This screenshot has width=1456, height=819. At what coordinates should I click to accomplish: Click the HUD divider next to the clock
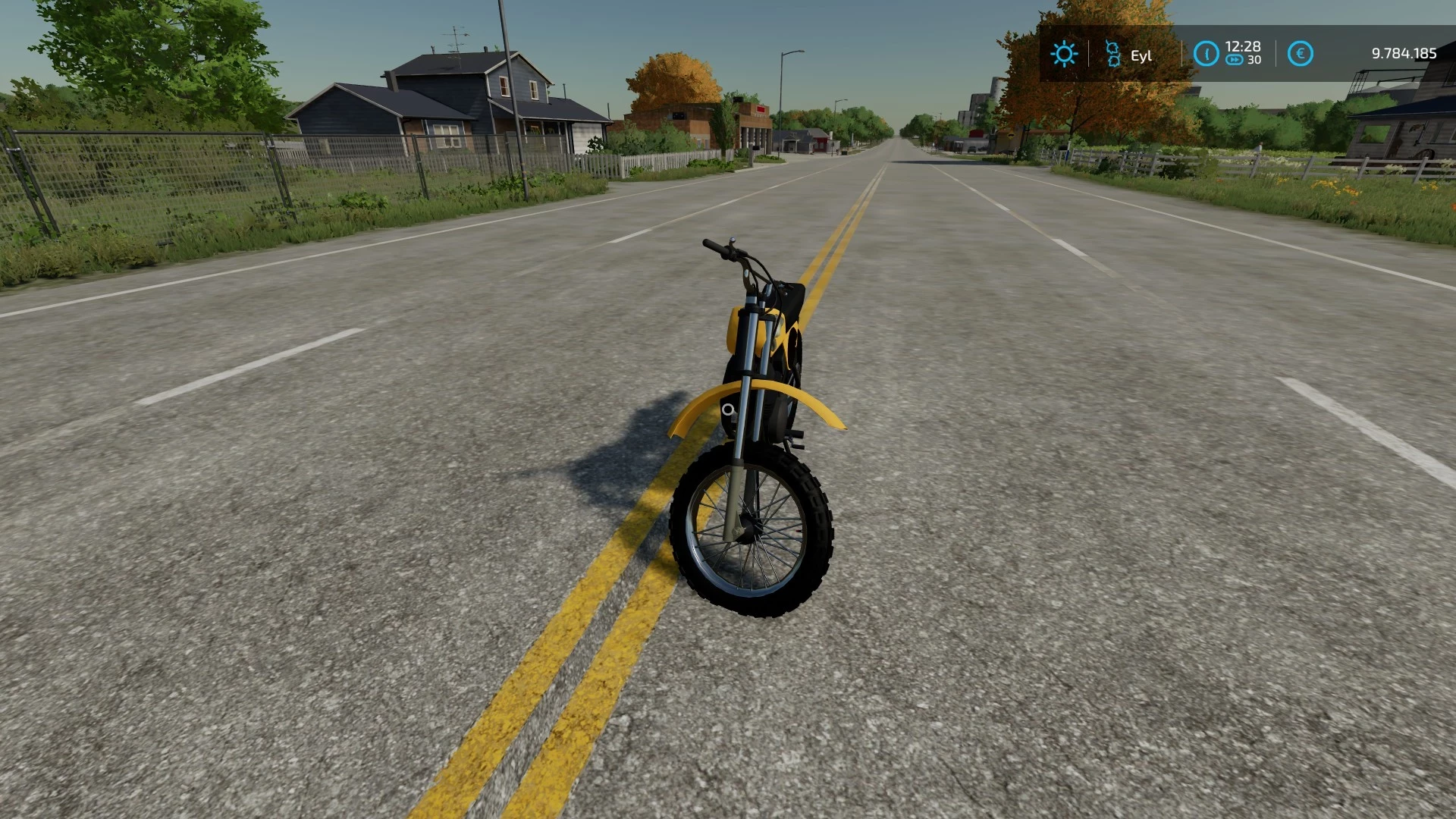click(1182, 54)
